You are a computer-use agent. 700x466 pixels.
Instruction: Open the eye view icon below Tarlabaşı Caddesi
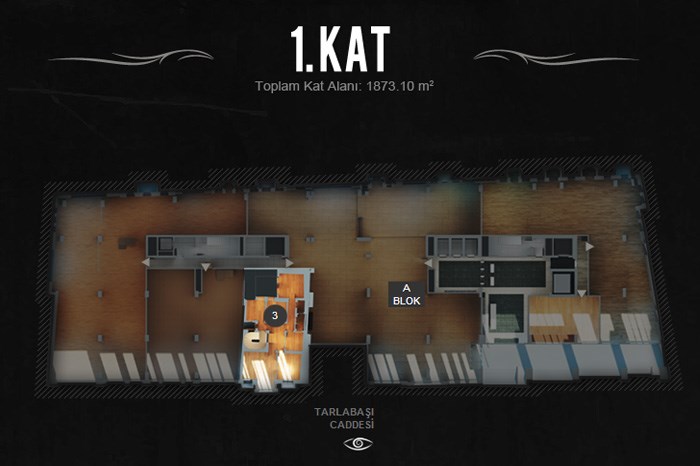coord(356,443)
